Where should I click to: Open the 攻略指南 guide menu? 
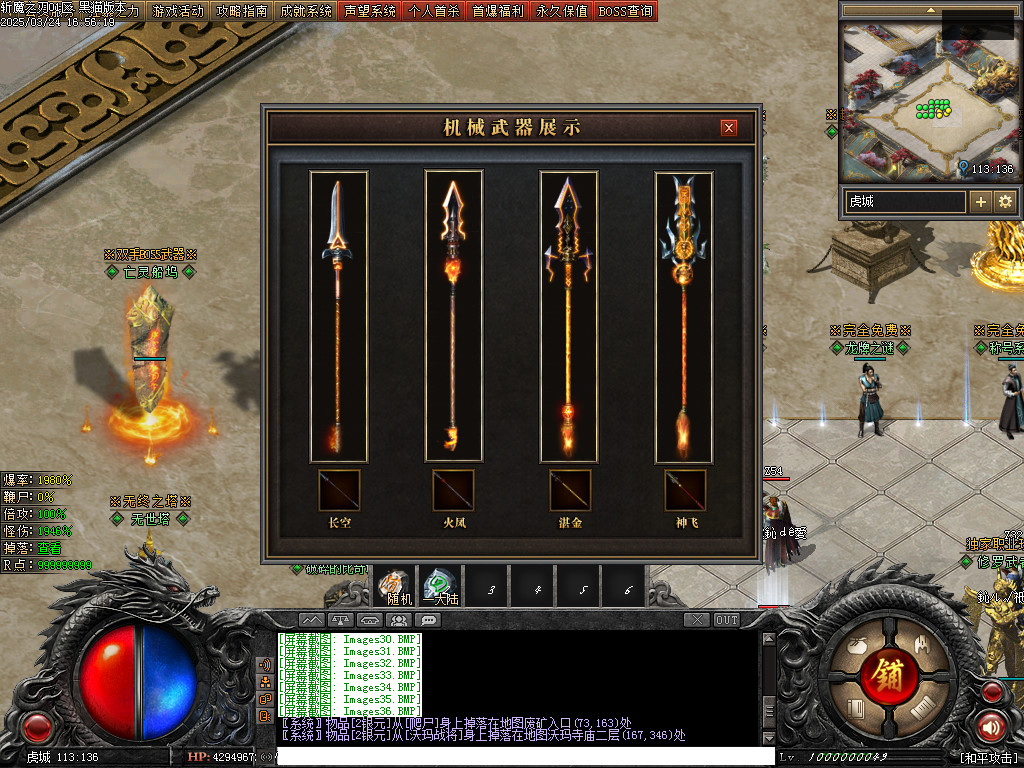pos(242,11)
